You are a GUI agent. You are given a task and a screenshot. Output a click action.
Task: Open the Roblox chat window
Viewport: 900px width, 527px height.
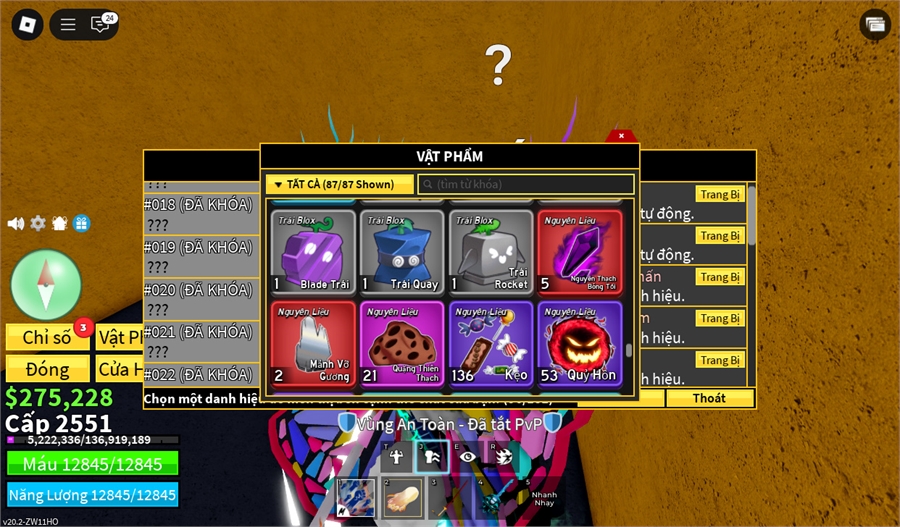pos(102,24)
